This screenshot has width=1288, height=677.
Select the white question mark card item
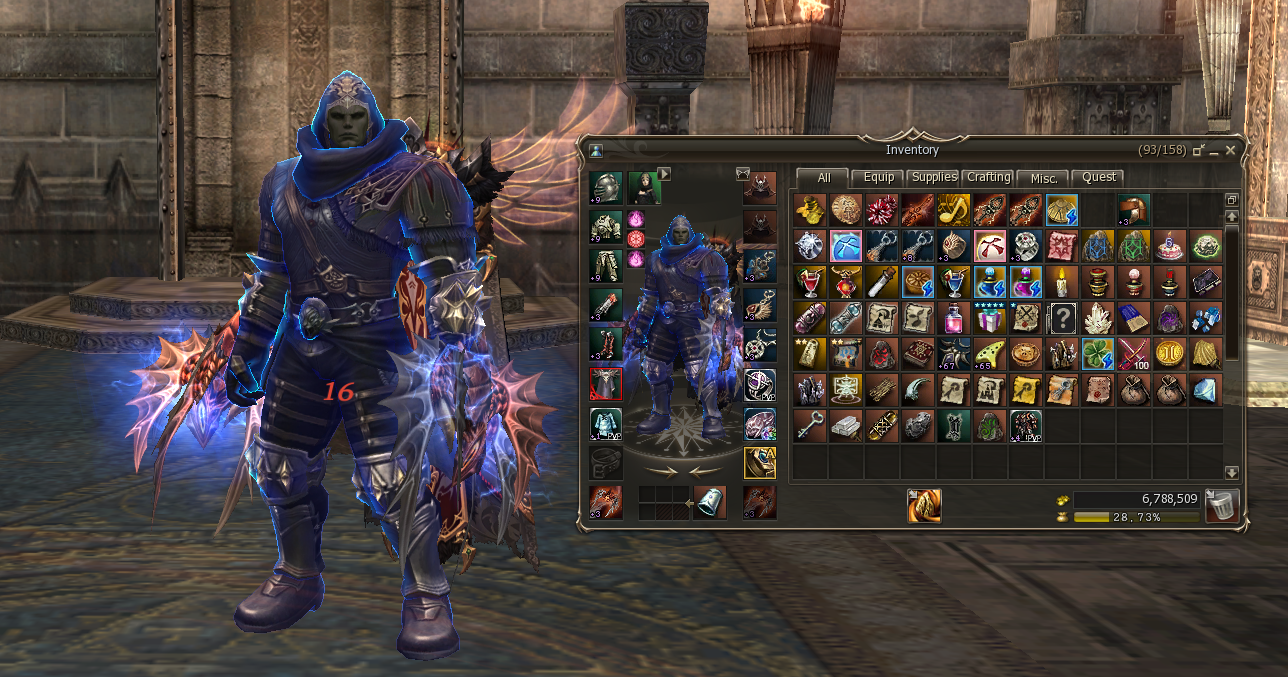[x=1061, y=318]
